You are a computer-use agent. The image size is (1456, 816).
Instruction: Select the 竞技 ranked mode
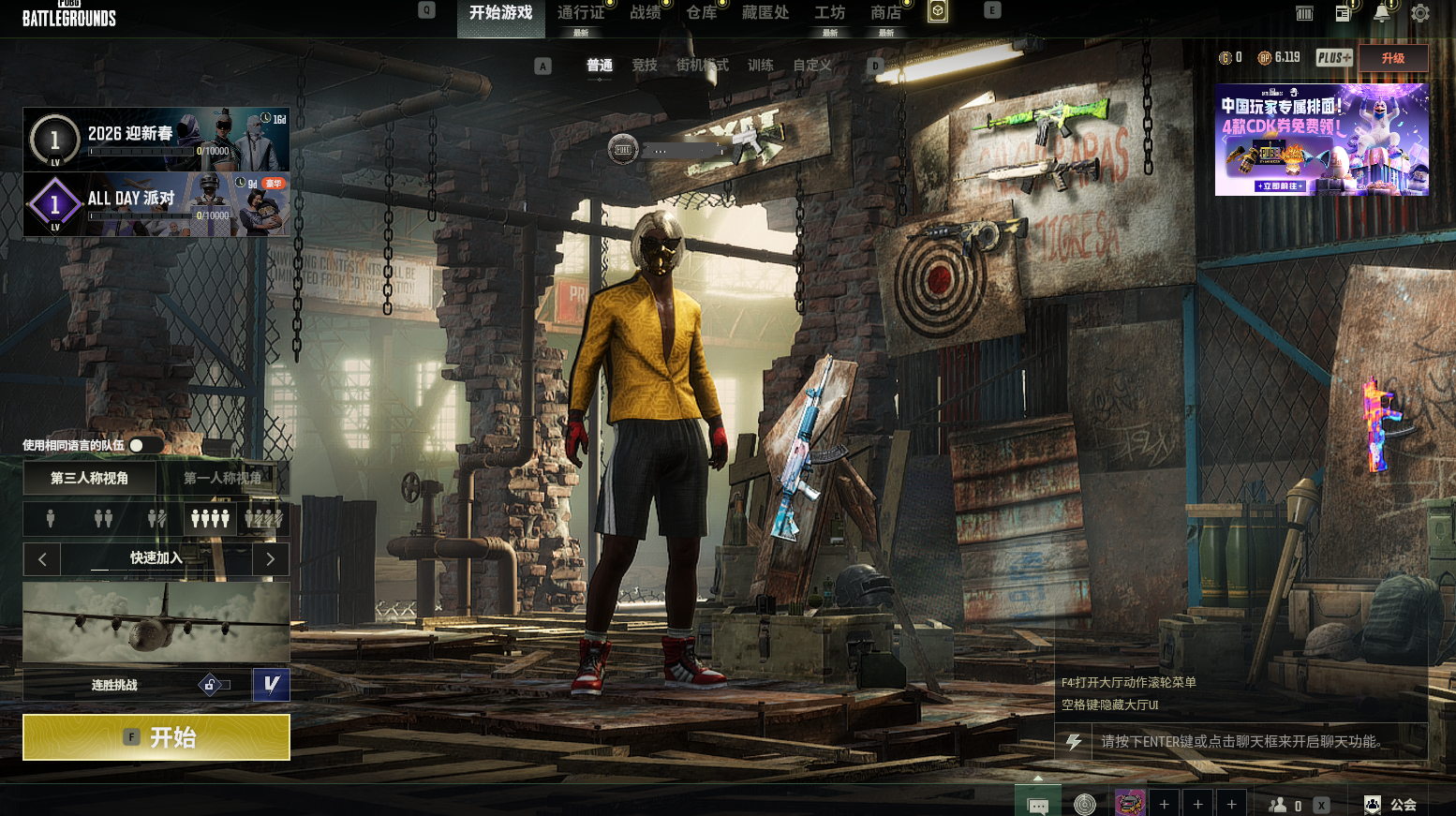pos(645,66)
